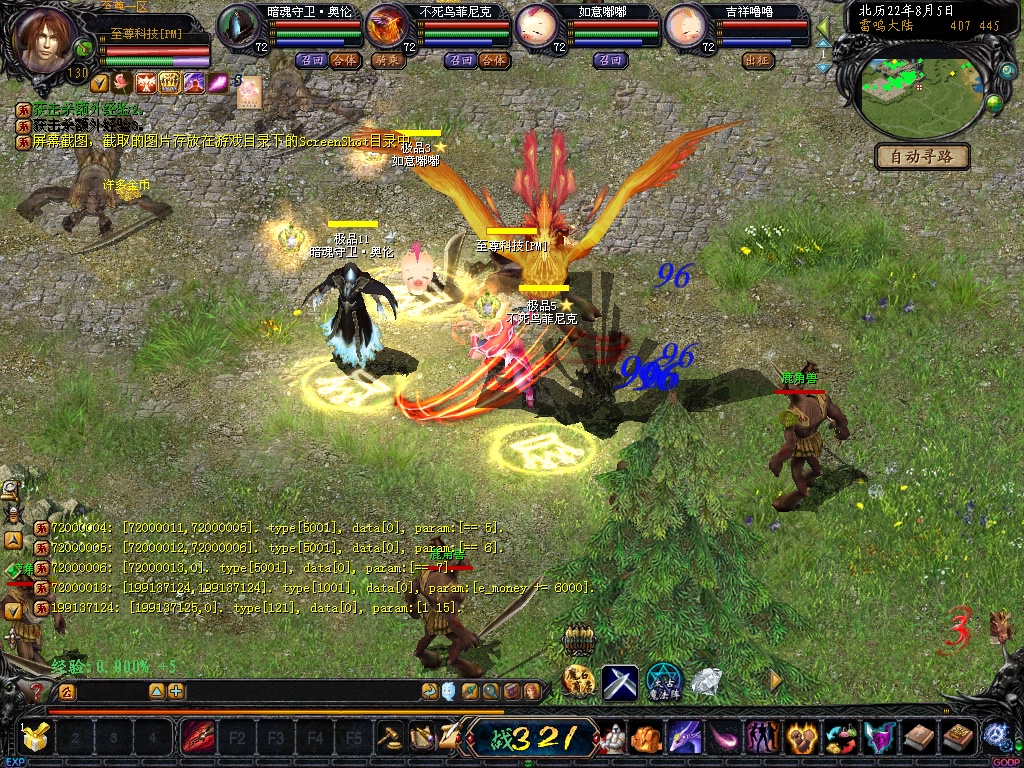Viewport: 1024px width, 768px height.
Task: Expand the skill bar with orange arrow
Action: [x=775, y=680]
